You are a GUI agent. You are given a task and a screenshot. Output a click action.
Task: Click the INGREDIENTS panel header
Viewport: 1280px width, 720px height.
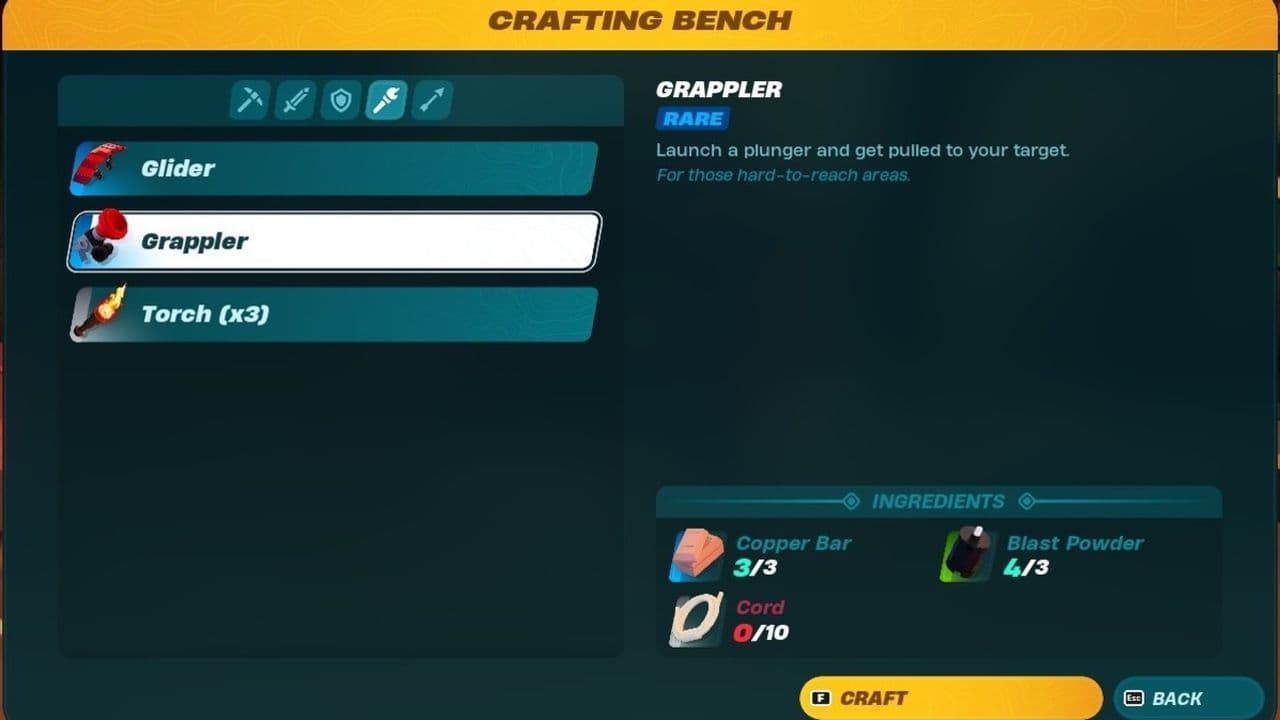[937, 501]
